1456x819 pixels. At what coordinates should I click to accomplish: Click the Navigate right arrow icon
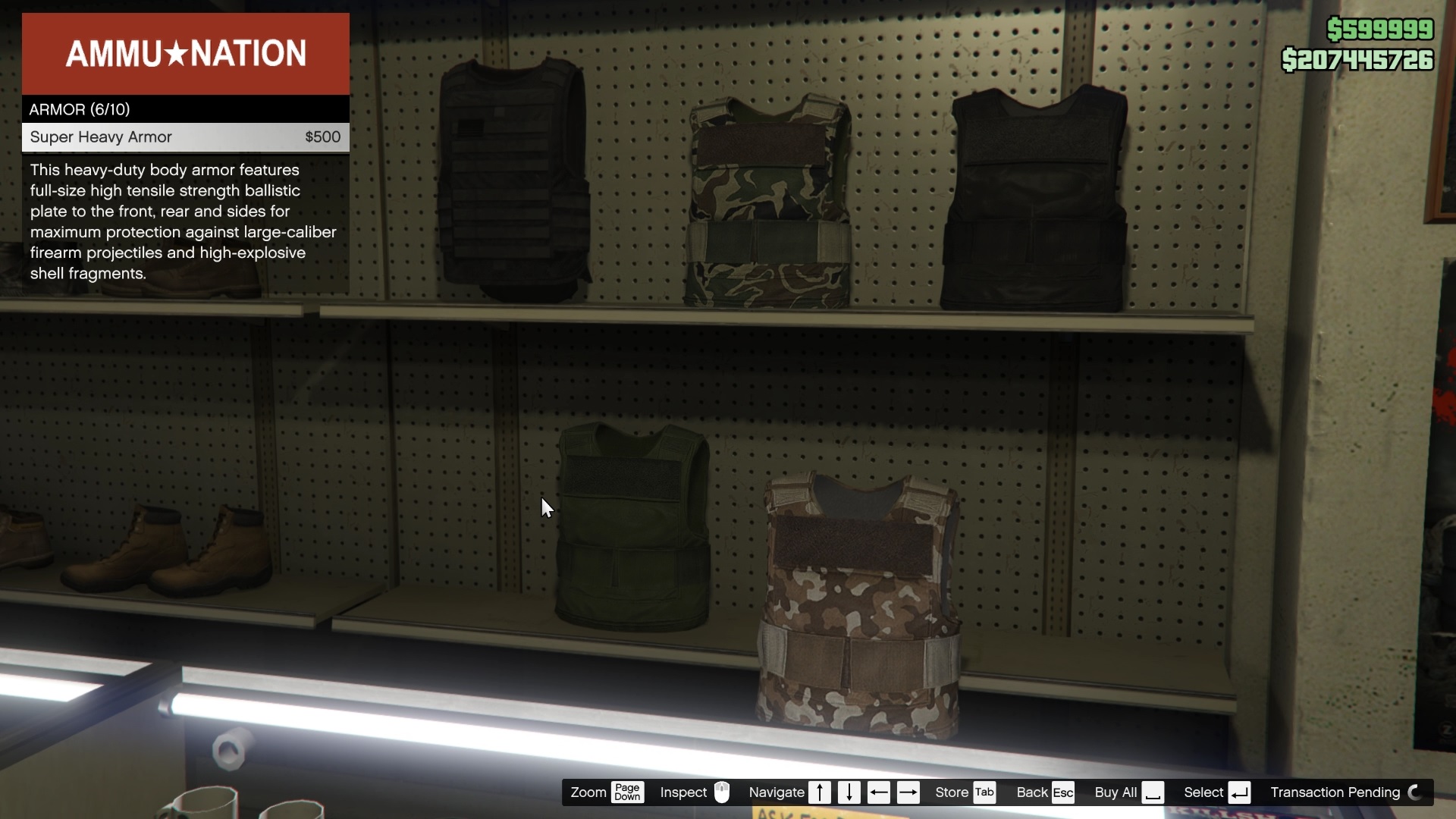click(x=908, y=792)
